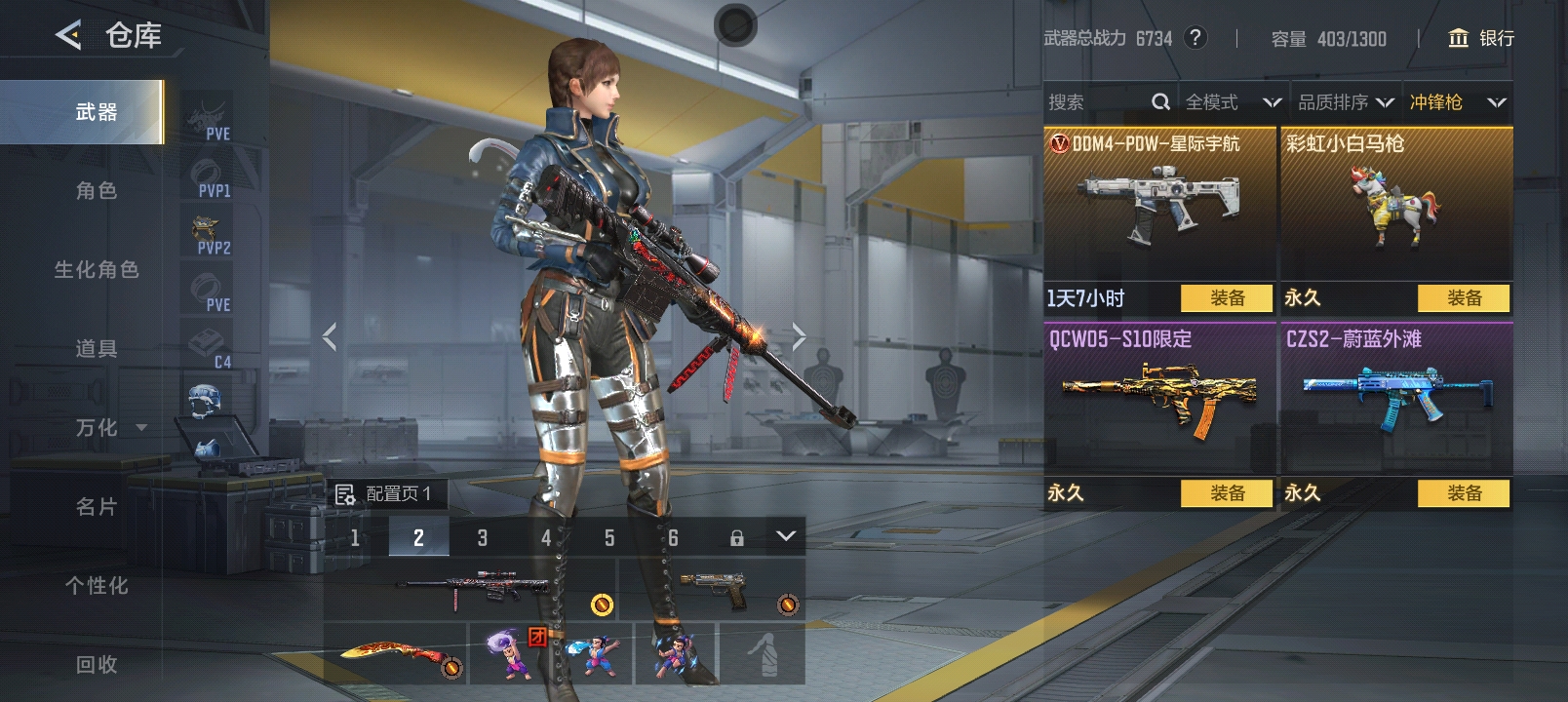Equip the CZS2-蔚蓝外滩 gun
Screen dimensions: 1568x702
coord(1464,493)
